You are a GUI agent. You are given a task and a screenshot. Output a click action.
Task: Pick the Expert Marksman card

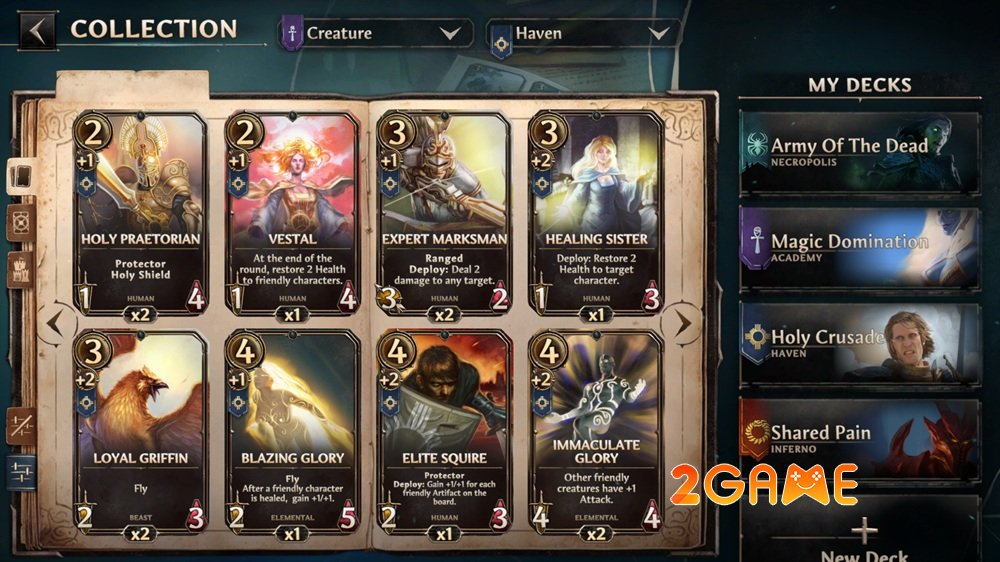point(443,212)
